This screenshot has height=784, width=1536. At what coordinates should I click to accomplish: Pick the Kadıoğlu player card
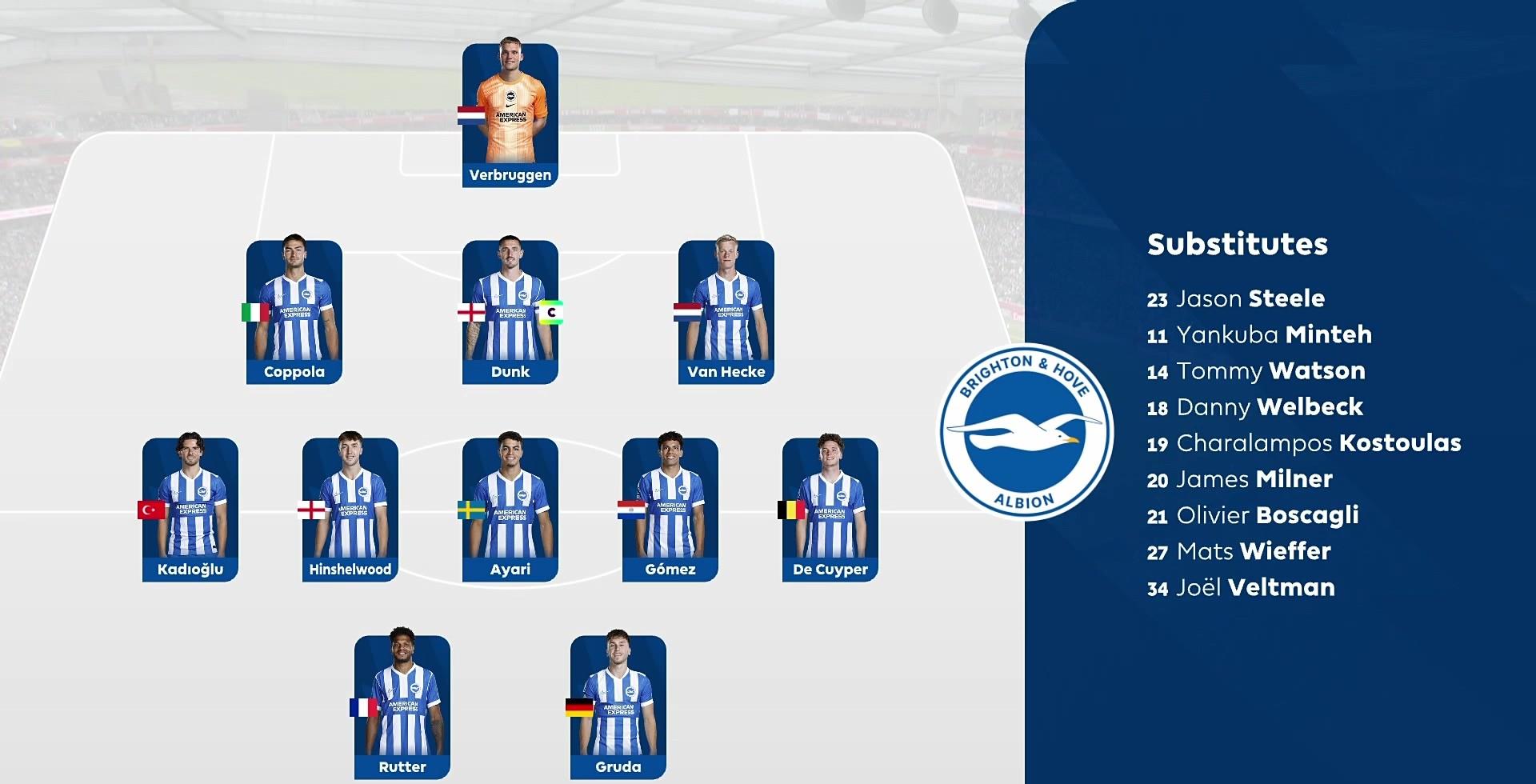(190, 510)
